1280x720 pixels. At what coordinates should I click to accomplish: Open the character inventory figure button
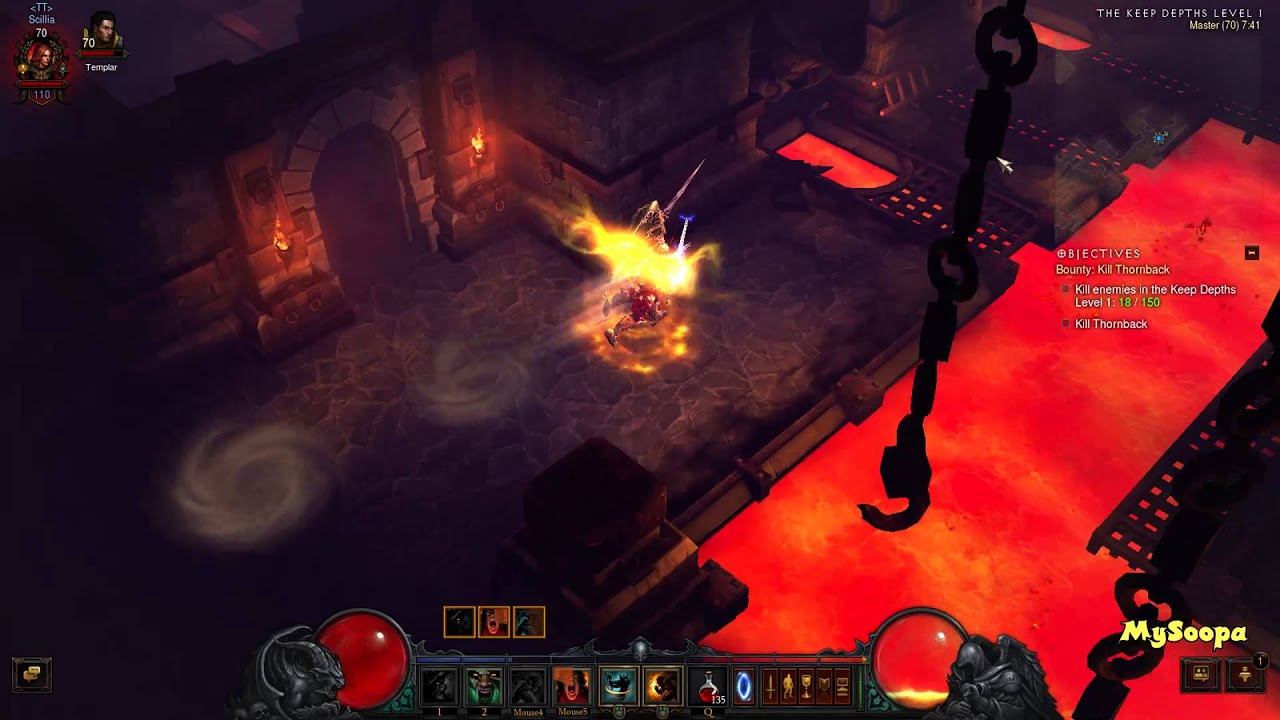[x=788, y=687]
